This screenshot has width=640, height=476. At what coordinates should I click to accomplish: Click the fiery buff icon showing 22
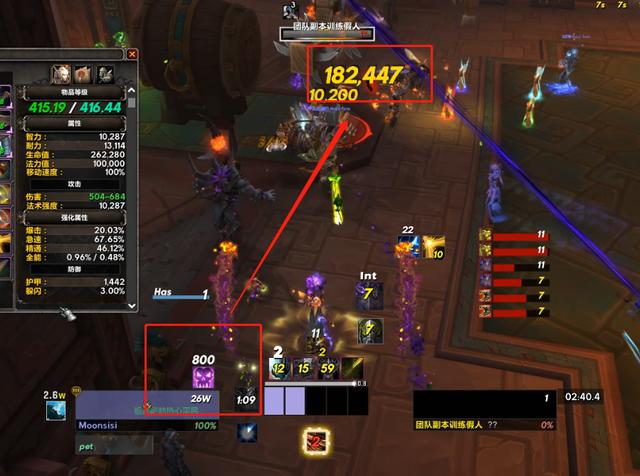408,247
